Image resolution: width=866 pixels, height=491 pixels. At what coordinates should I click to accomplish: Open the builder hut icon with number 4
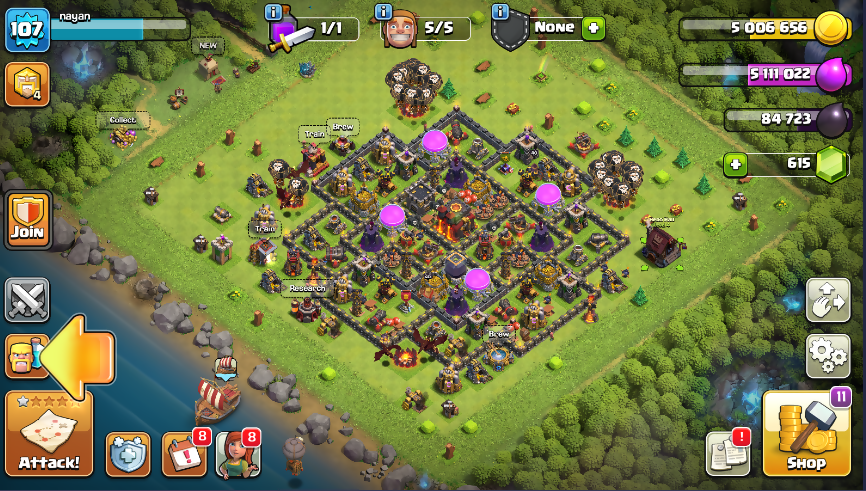tap(27, 84)
